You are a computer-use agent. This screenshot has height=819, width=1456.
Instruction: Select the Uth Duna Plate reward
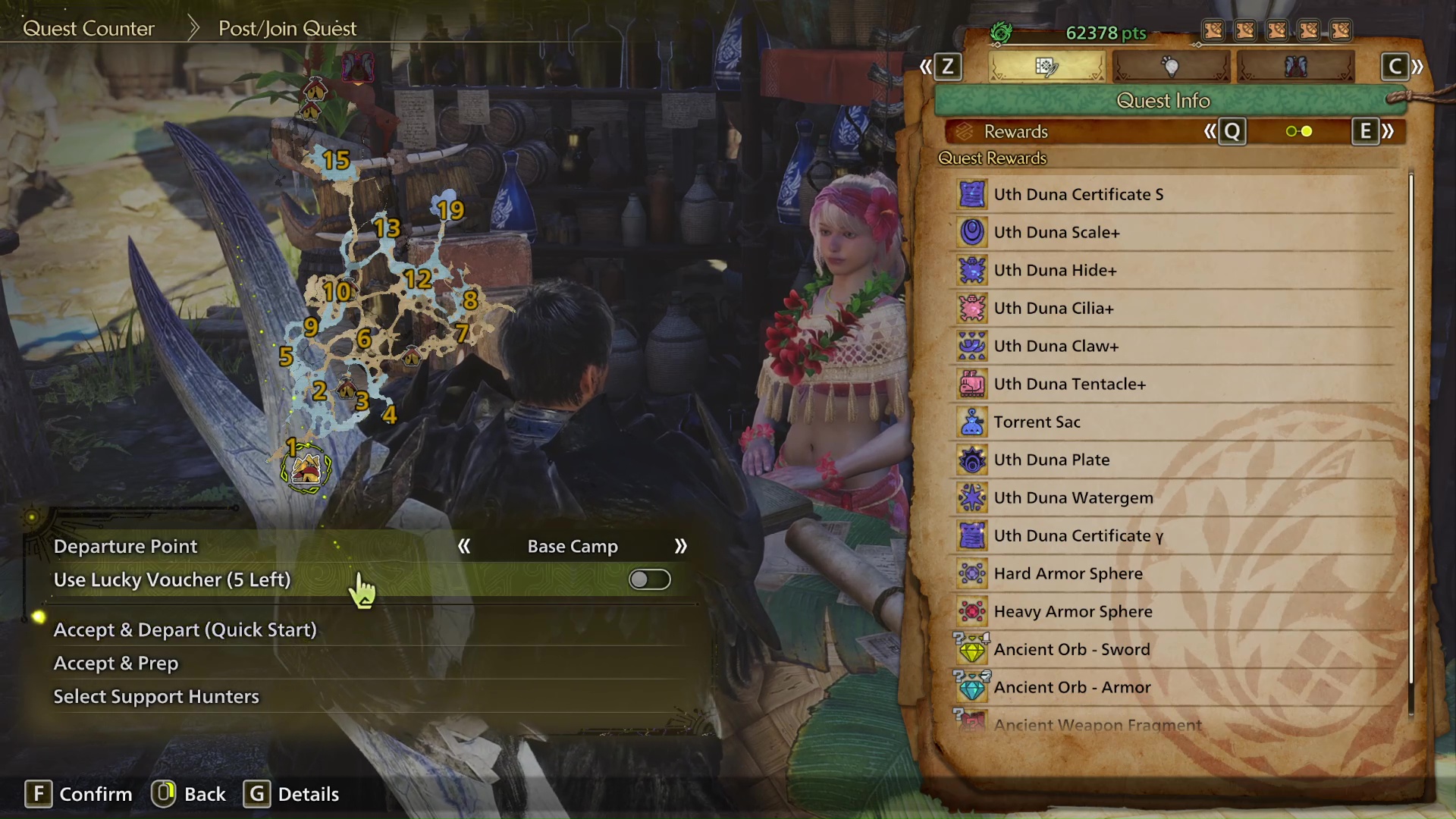[1051, 460]
